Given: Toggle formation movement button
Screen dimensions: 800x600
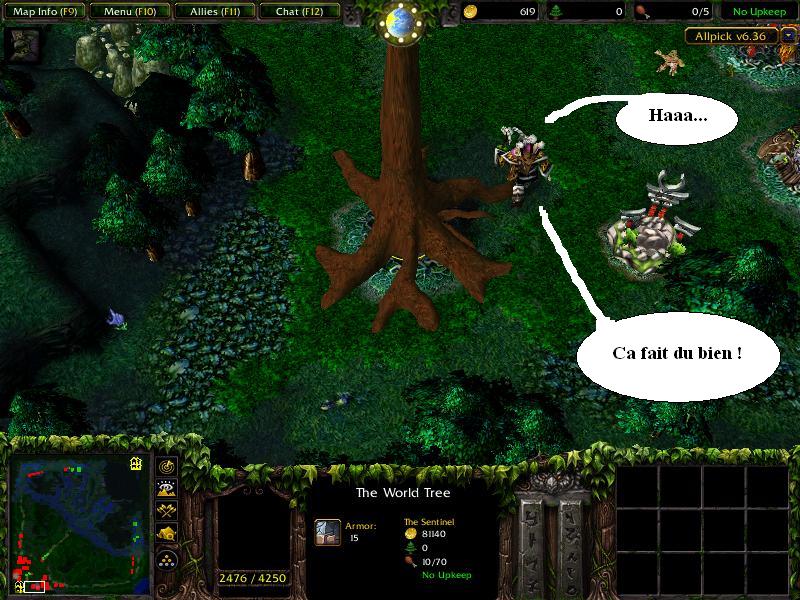Looking at the screenshot, I should [x=166, y=558].
